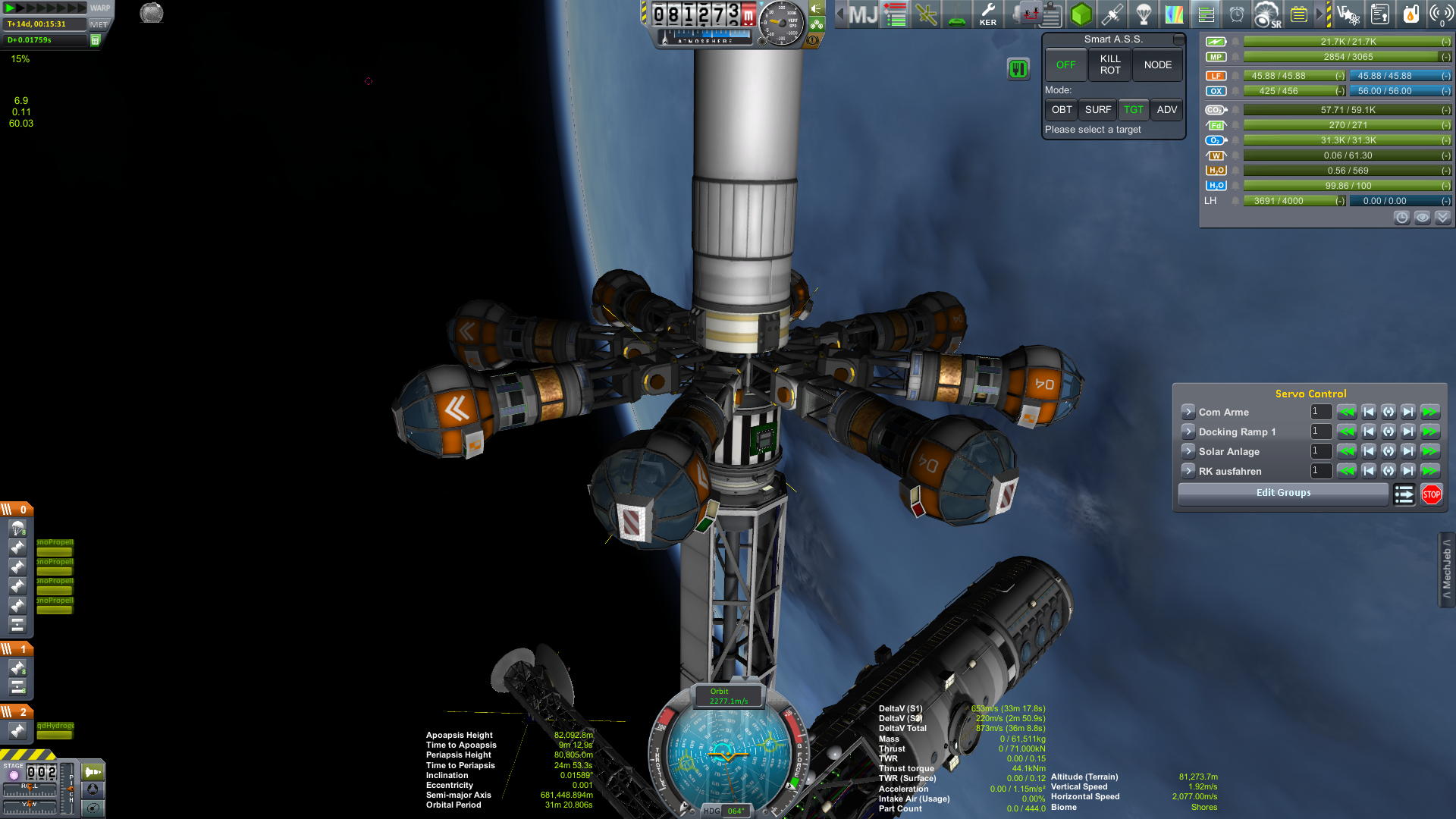This screenshot has width=1456, height=819.
Task: Choose the OBT mode button
Action: (x=1061, y=110)
